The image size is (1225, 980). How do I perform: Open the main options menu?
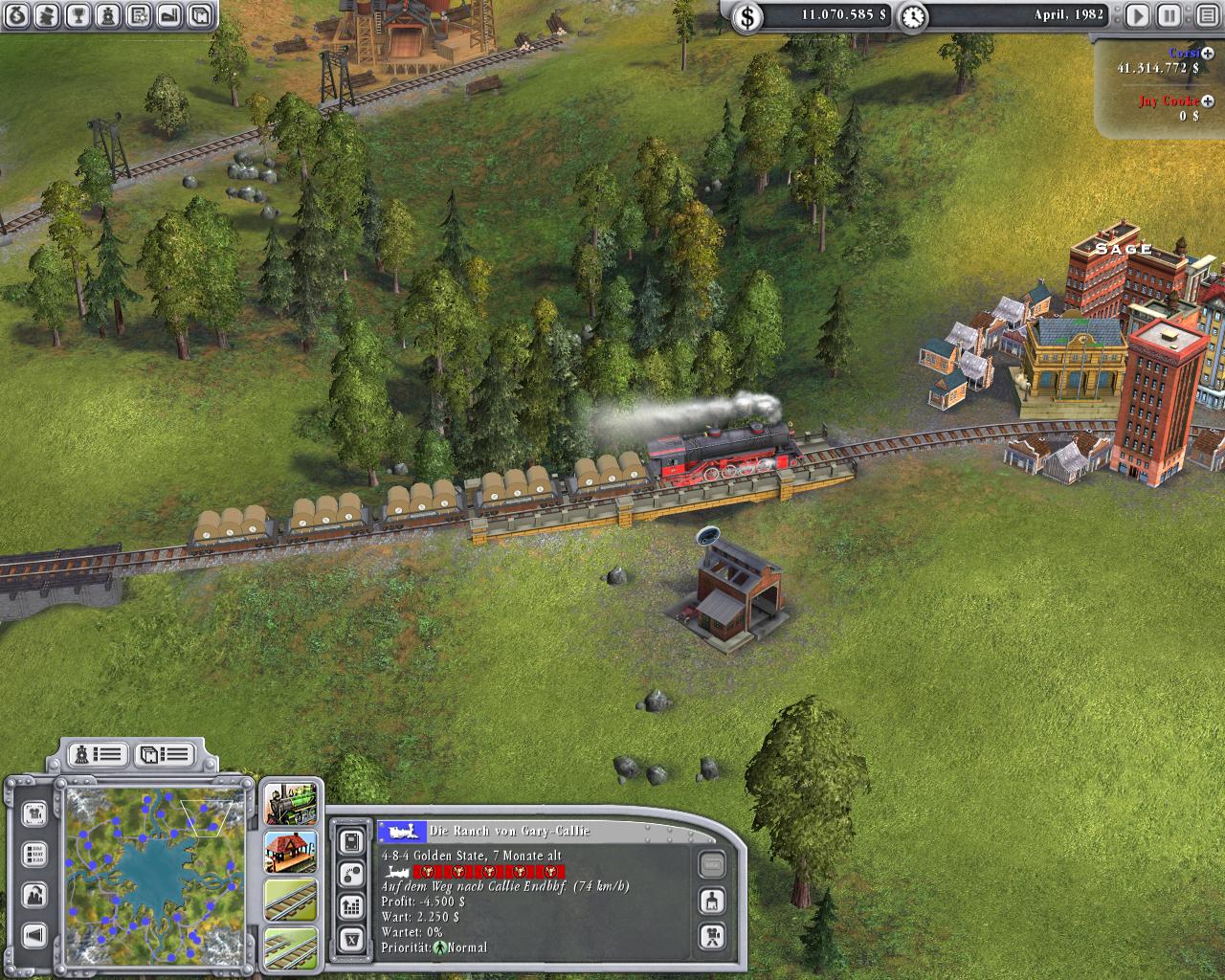(x=1206, y=15)
